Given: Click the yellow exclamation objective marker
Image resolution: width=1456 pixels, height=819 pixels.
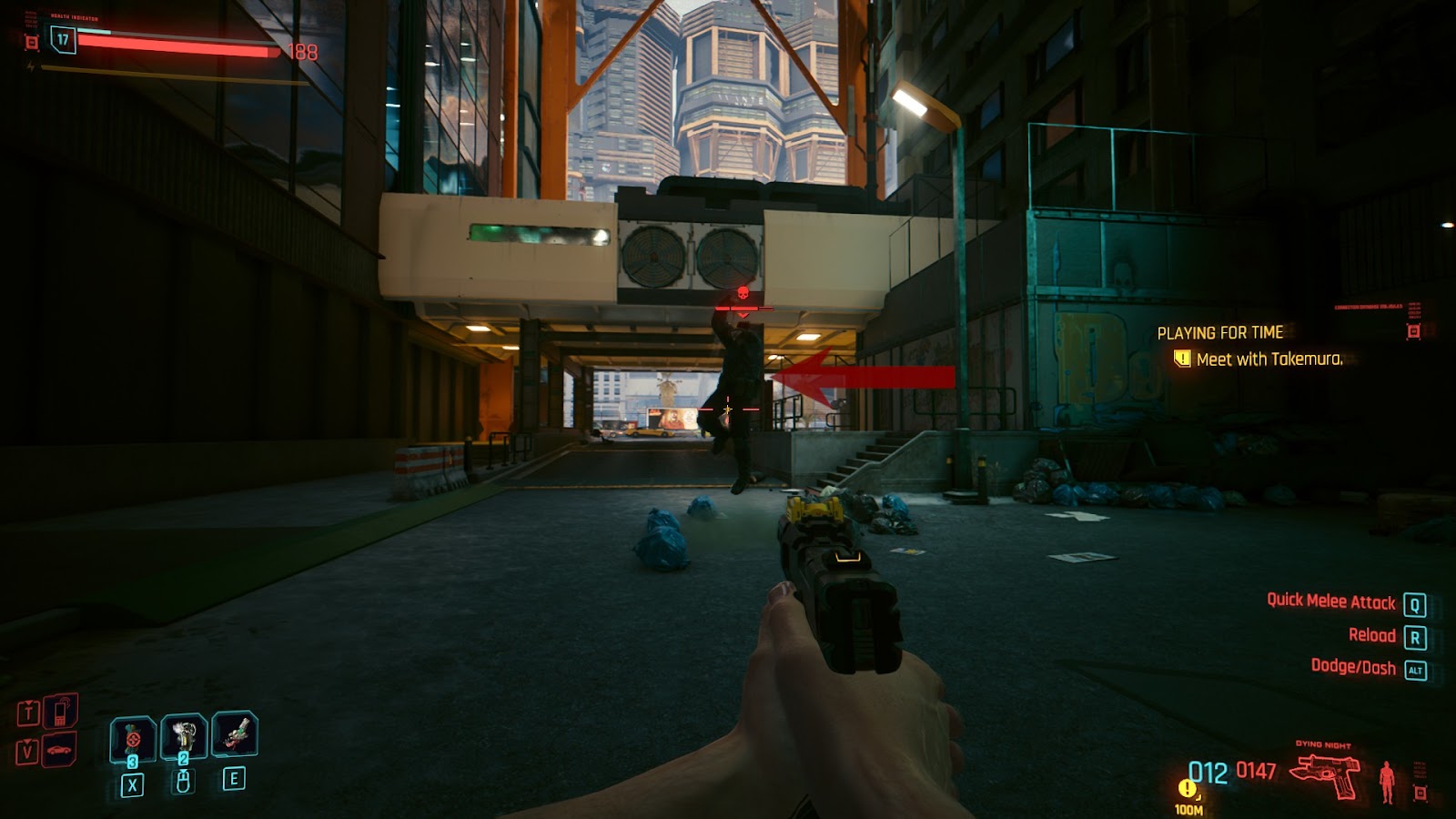Looking at the screenshot, I should point(1186,788).
